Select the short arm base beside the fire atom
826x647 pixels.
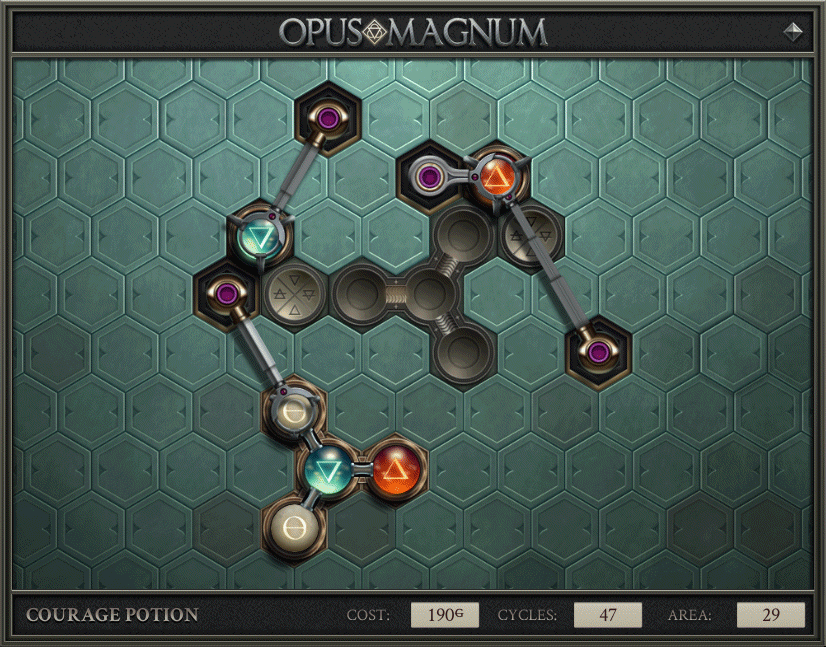[x=430, y=178]
